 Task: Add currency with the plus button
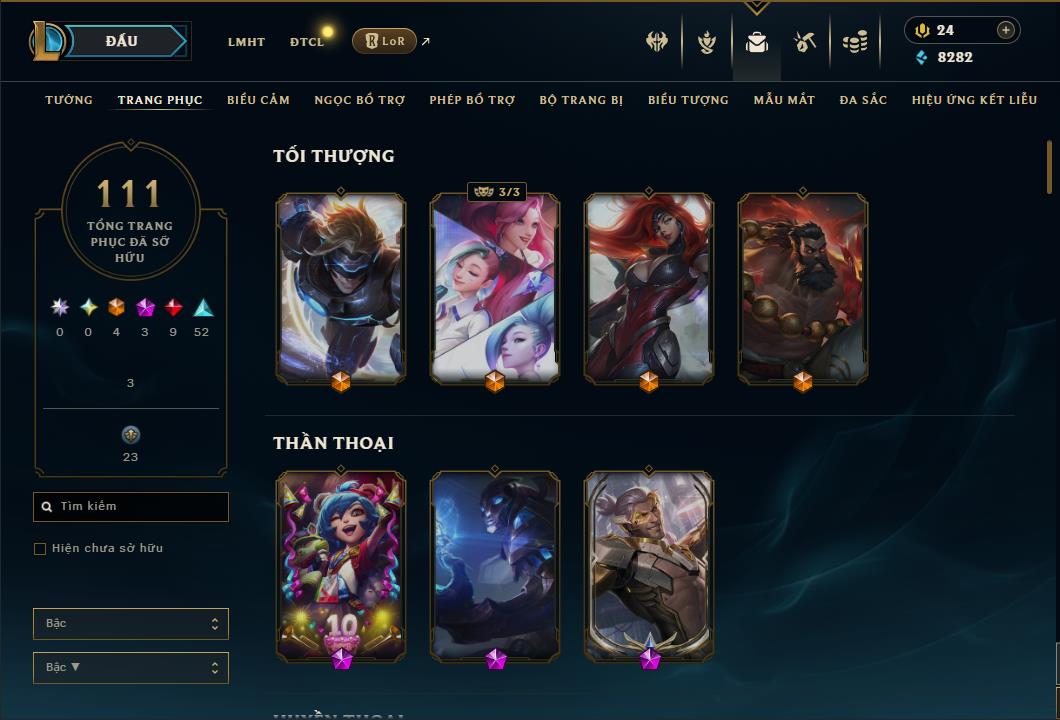point(1005,31)
